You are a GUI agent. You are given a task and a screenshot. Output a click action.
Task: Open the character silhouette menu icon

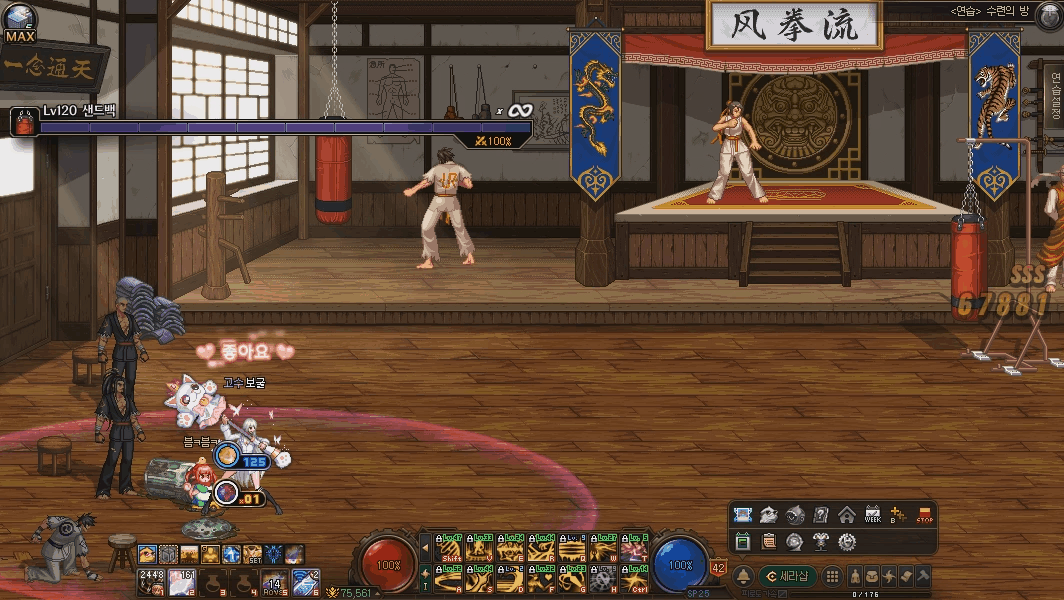tap(858, 577)
